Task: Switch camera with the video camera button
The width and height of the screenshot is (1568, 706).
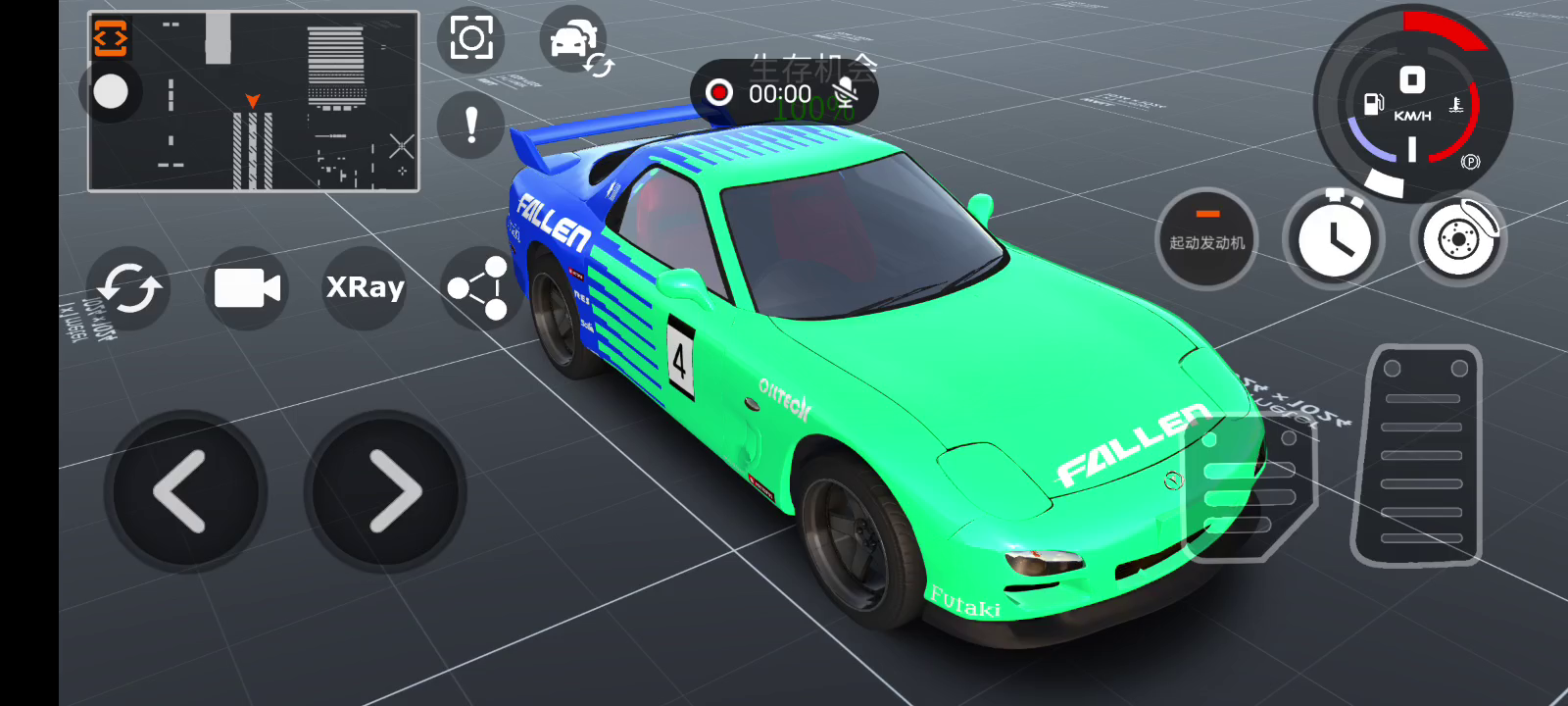Action: pos(247,288)
